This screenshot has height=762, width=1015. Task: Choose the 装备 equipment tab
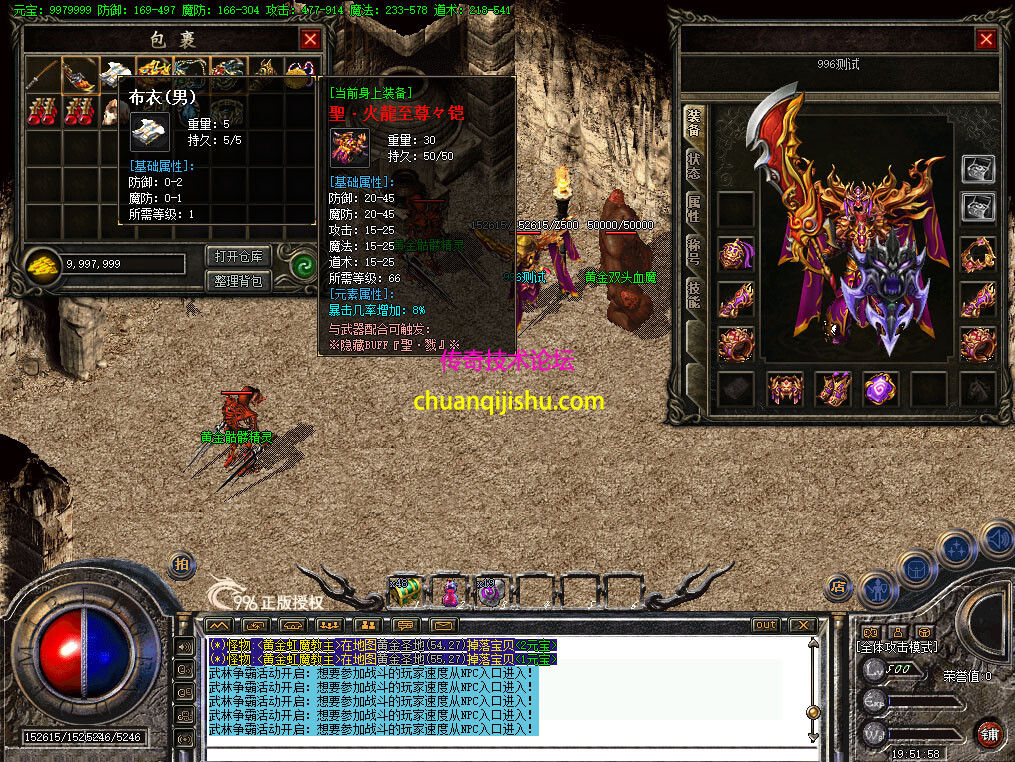click(x=693, y=124)
